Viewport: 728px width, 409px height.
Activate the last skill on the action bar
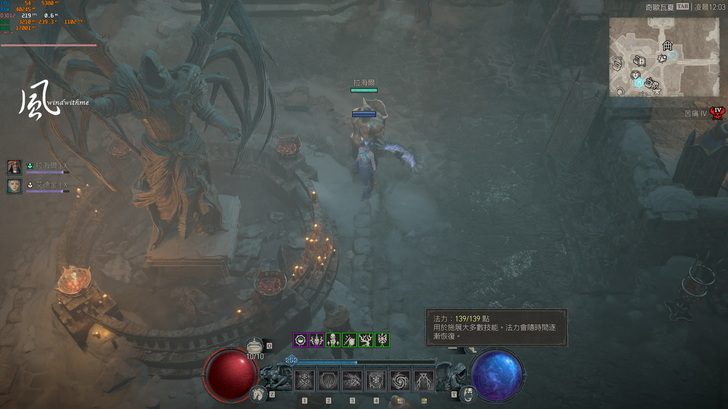(x=423, y=380)
